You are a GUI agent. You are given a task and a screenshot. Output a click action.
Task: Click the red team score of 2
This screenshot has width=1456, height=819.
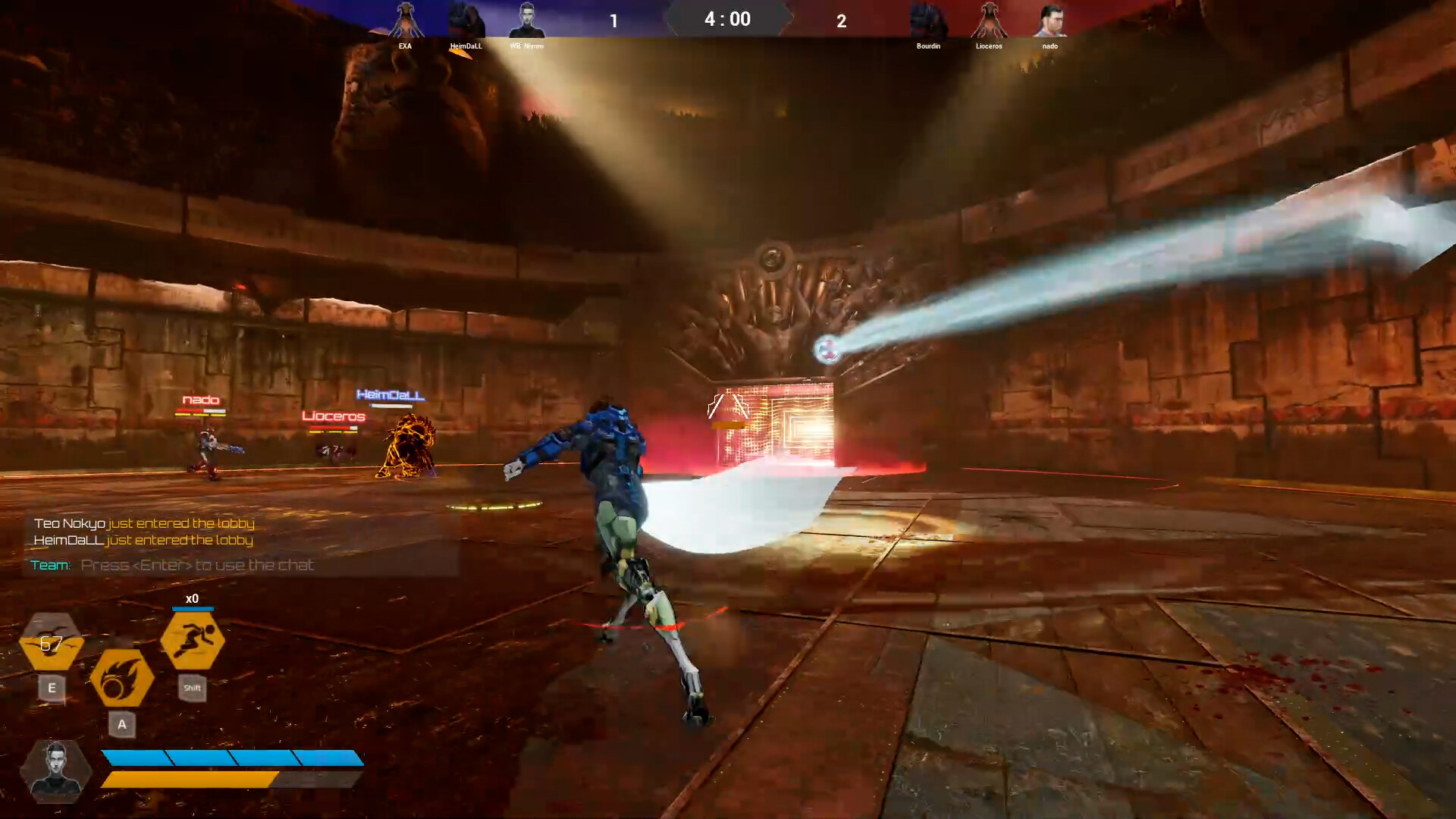click(842, 22)
